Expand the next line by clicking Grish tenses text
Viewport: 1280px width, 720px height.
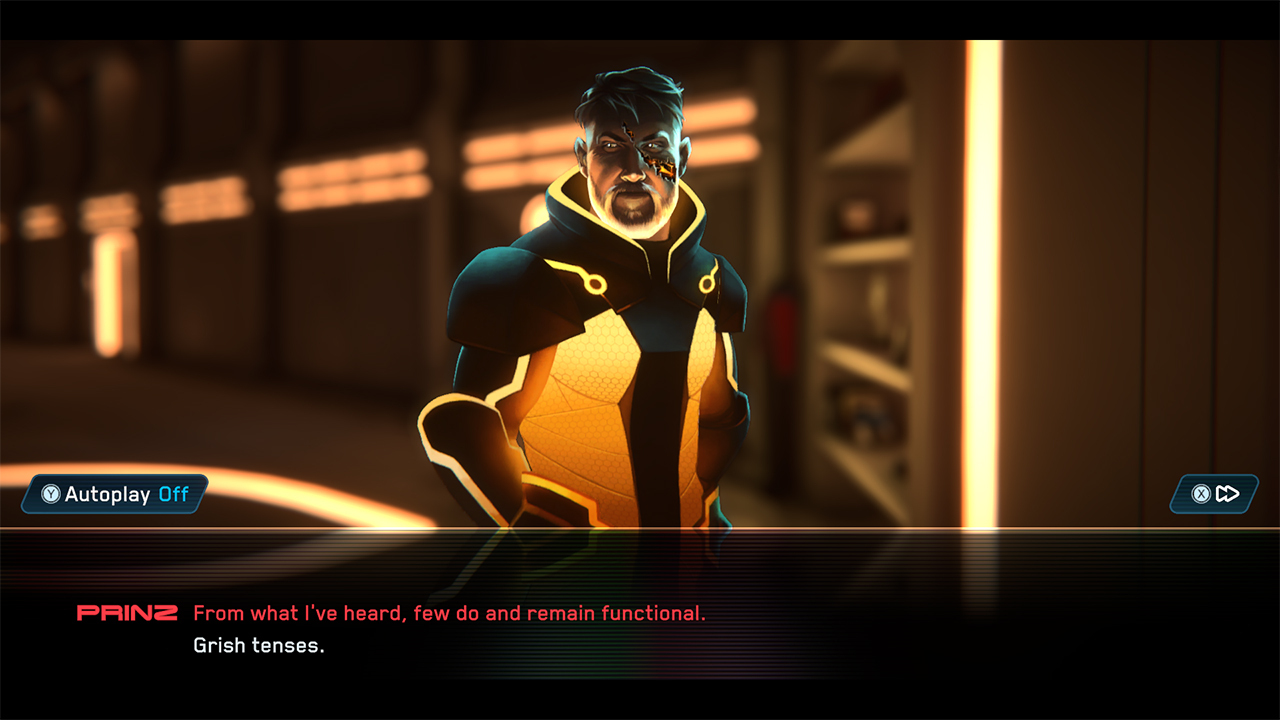click(x=254, y=646)
